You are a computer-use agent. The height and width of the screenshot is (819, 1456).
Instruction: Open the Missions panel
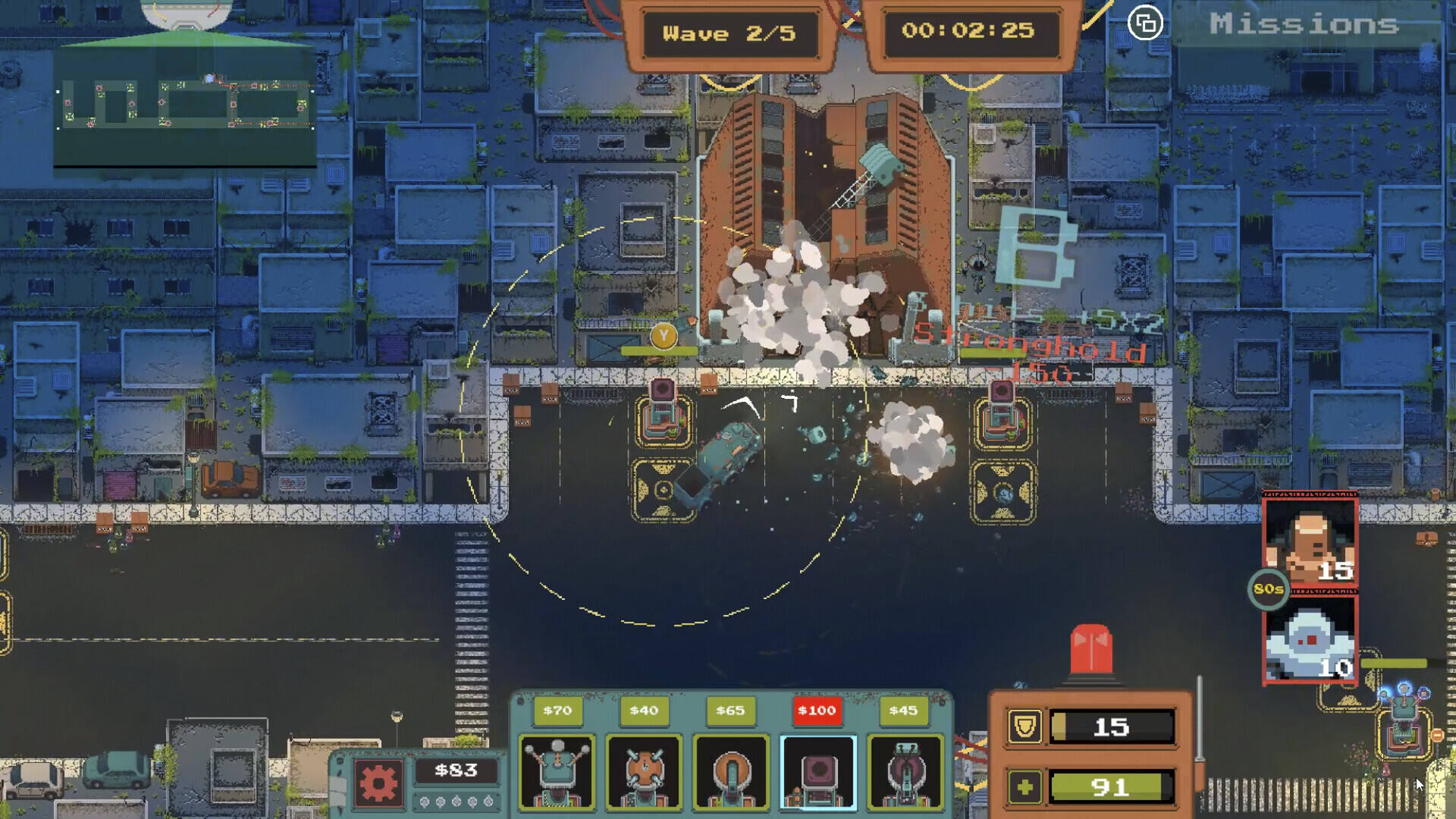coord(1304,24)
